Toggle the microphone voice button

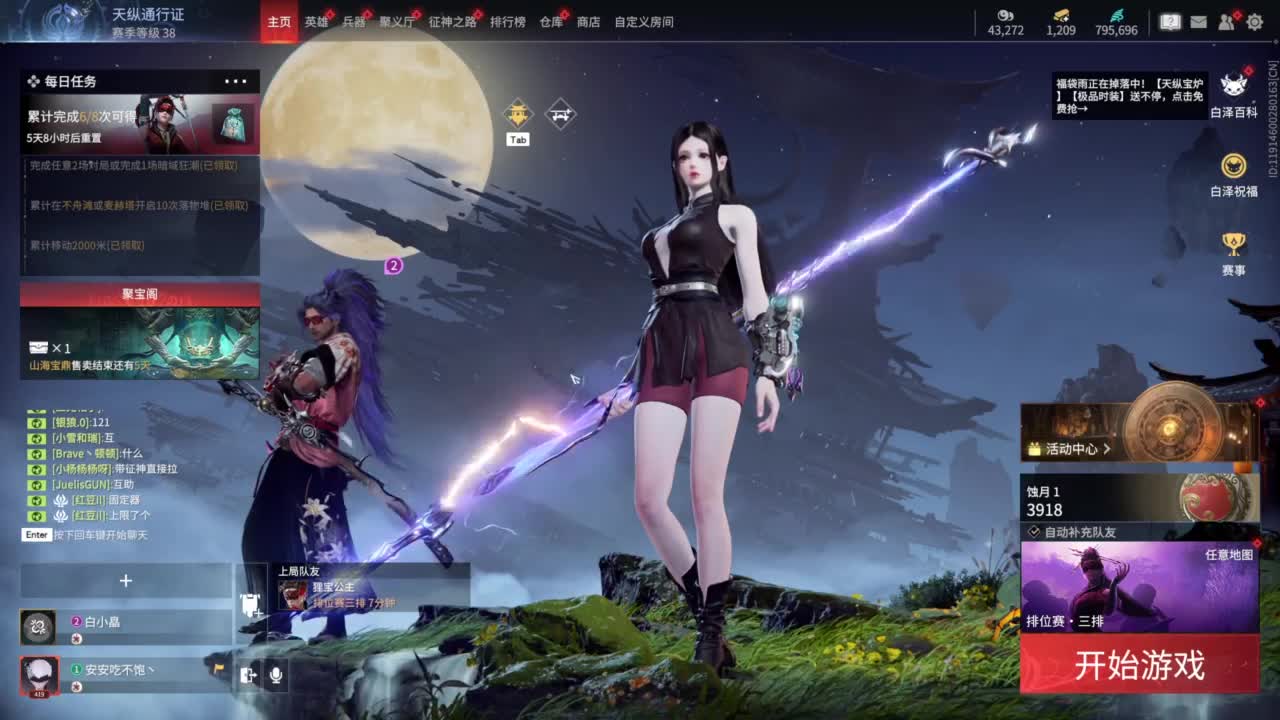[275, 675]
